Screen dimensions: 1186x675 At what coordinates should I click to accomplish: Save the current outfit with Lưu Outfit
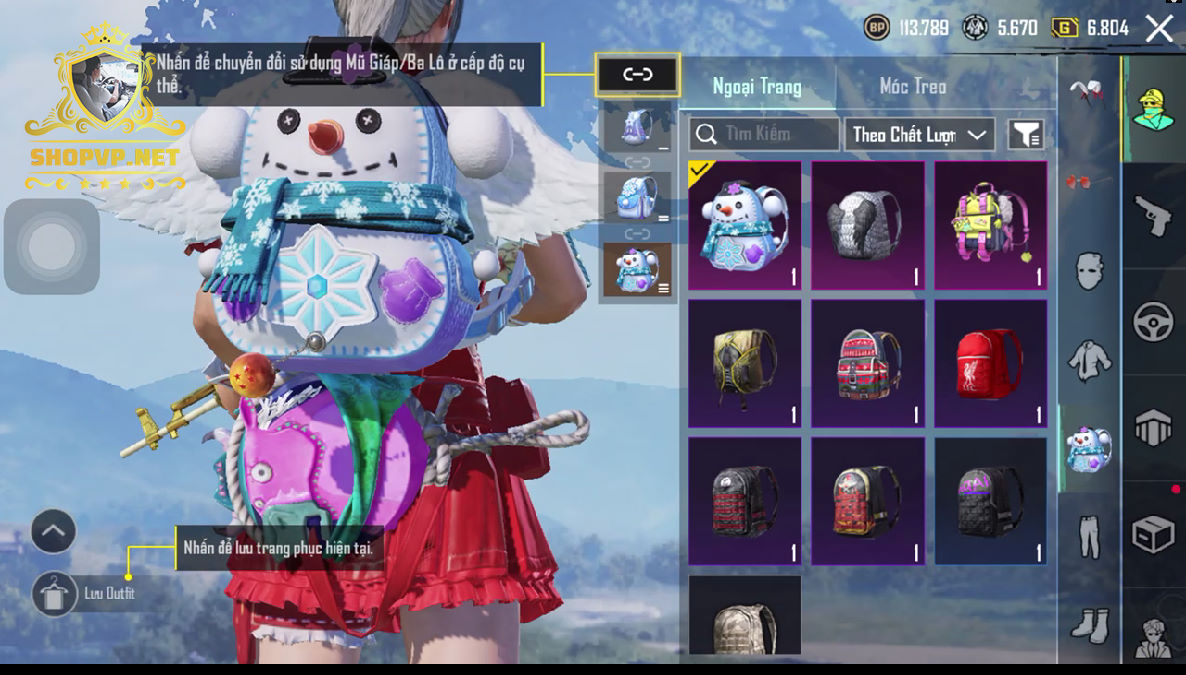point(55,594)
